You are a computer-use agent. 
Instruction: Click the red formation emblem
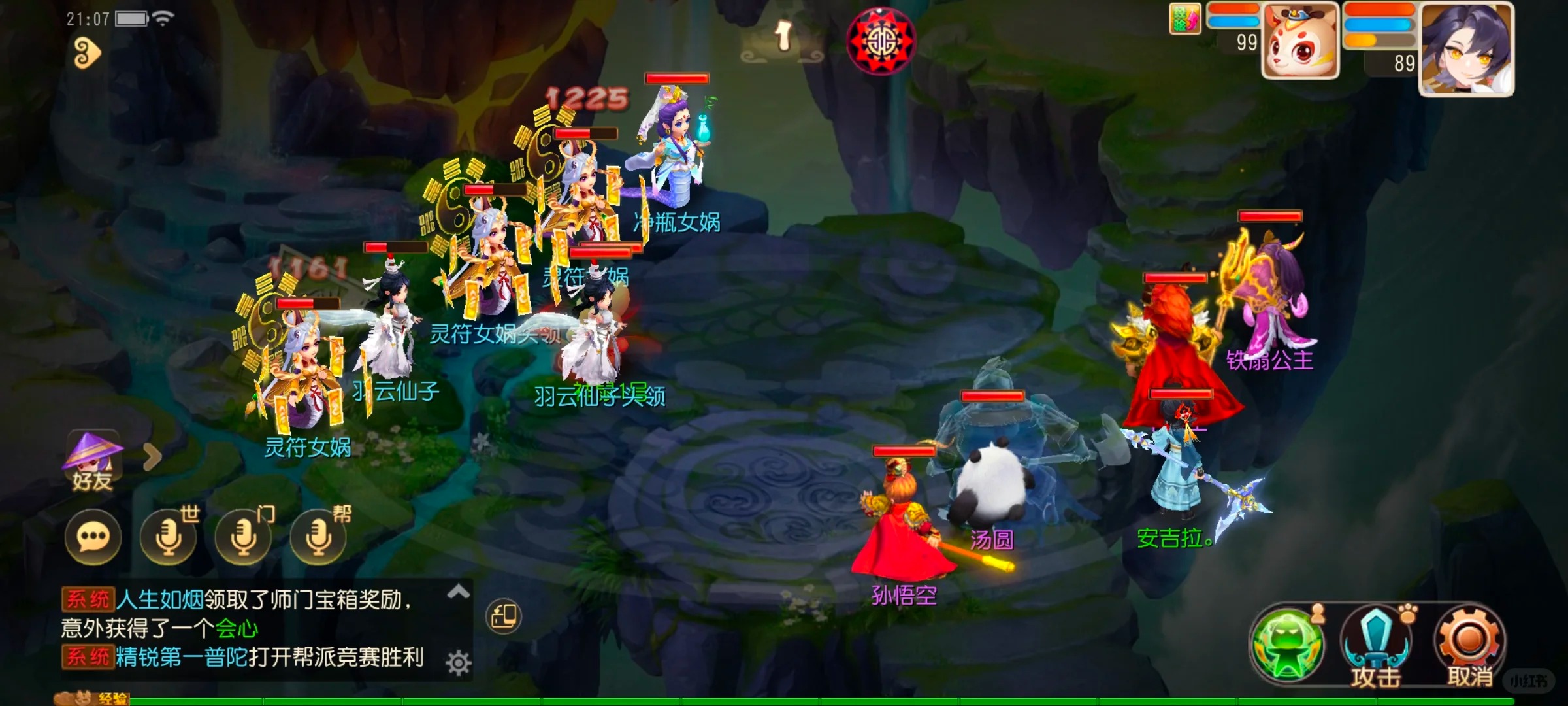coord(881,41)
